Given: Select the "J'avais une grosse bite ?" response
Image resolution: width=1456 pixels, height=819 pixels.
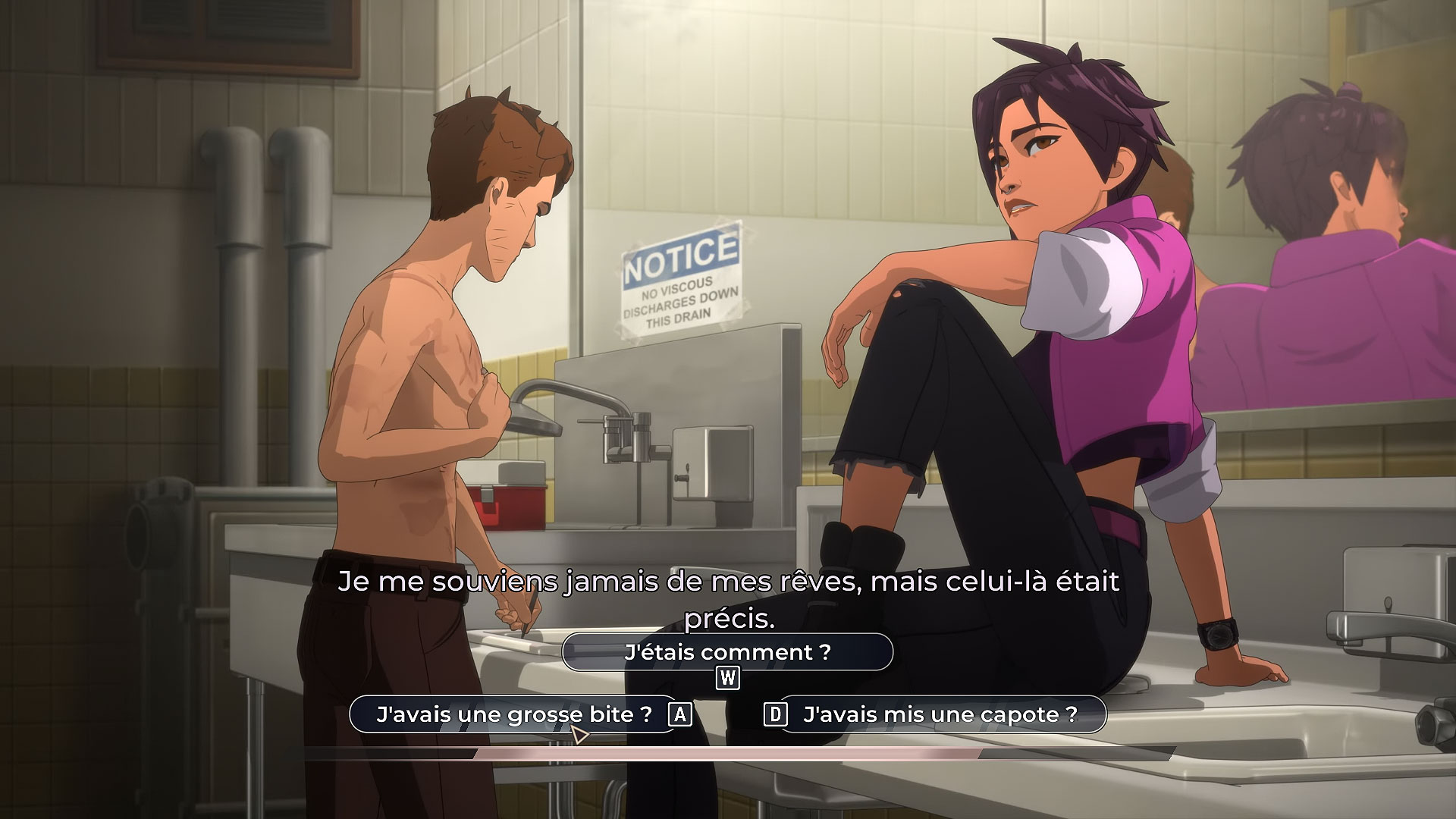Looking at the screenshot, I should [513, 714].
